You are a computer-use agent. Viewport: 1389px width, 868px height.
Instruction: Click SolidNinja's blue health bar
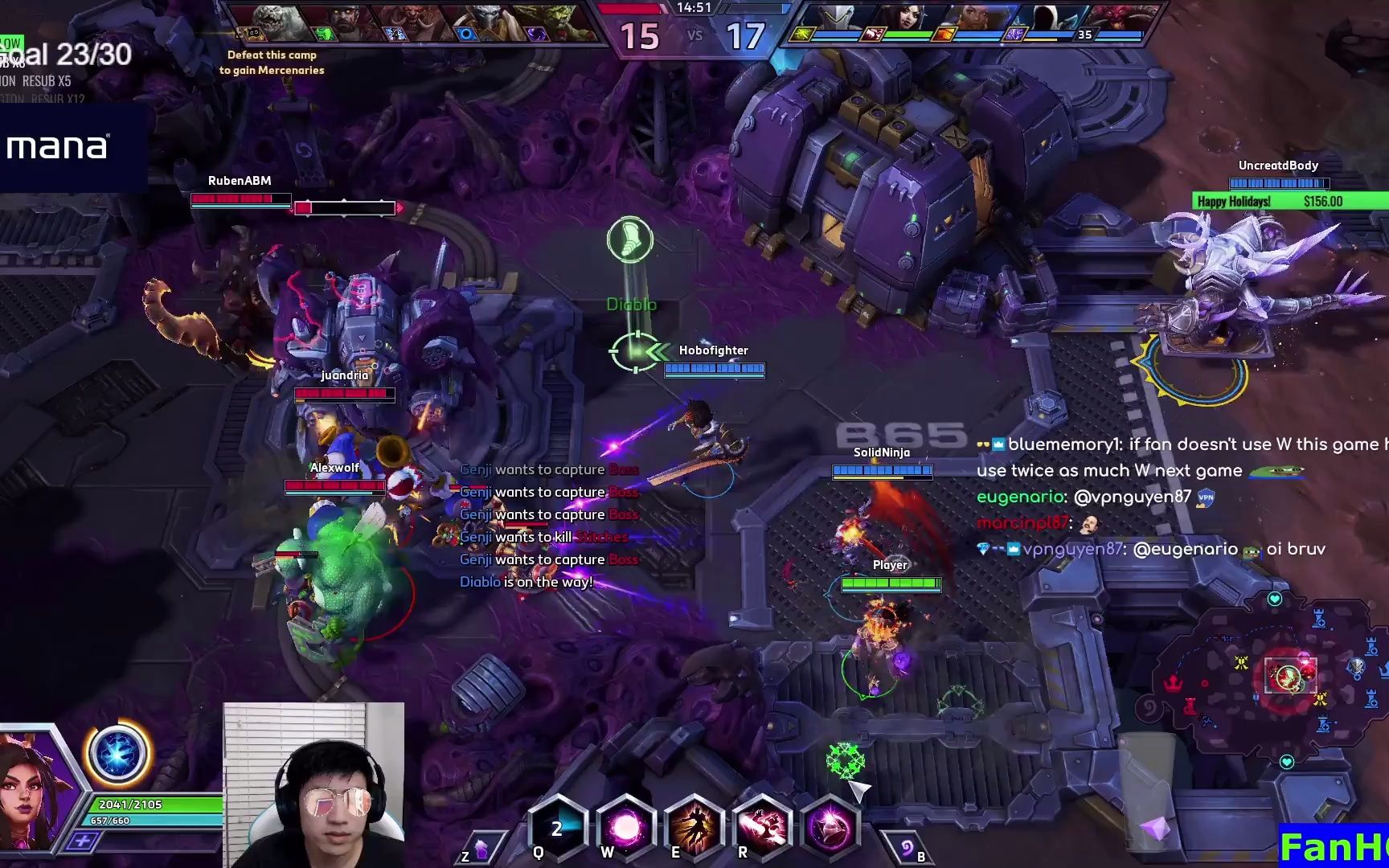882,470
